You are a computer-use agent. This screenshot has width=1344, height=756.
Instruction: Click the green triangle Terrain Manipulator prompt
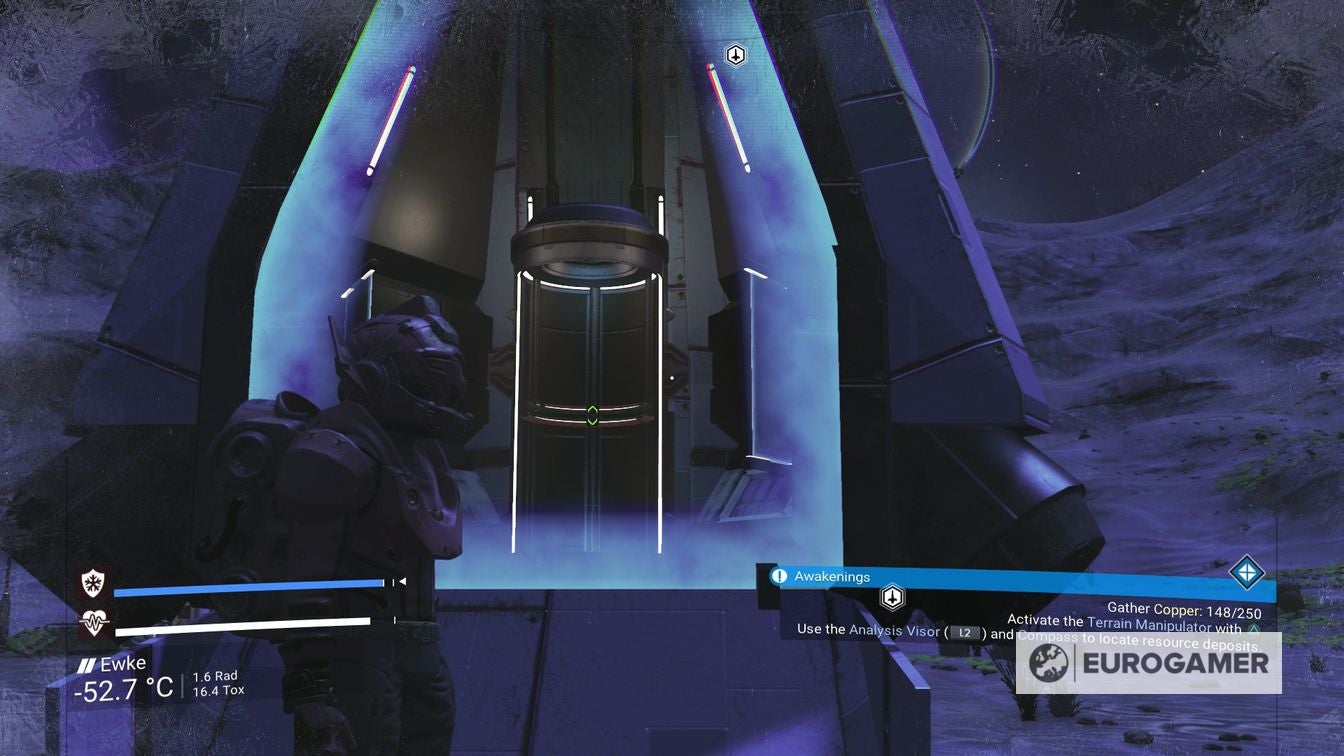click(1255, 628)
